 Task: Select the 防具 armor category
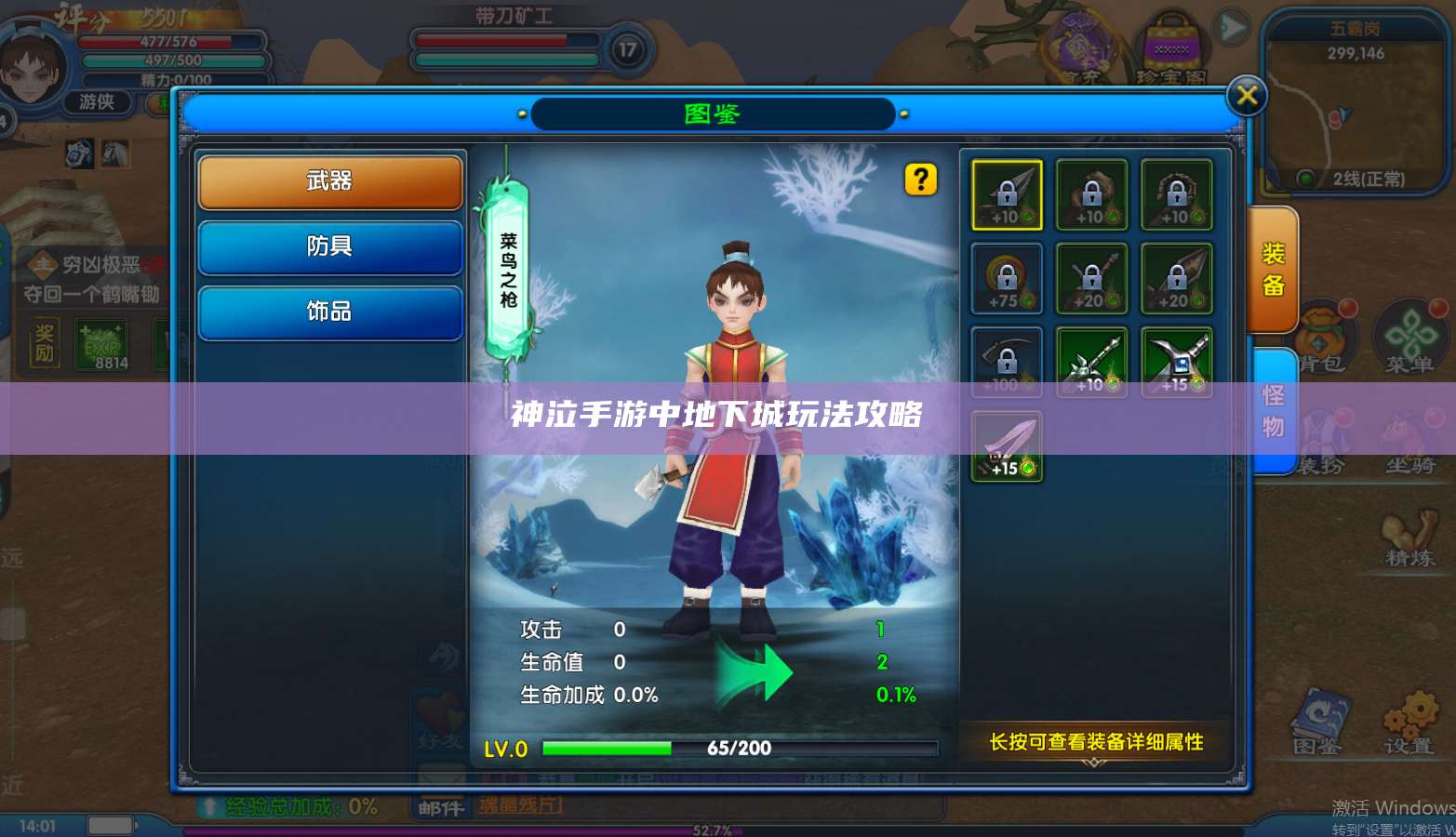[330, 247]
